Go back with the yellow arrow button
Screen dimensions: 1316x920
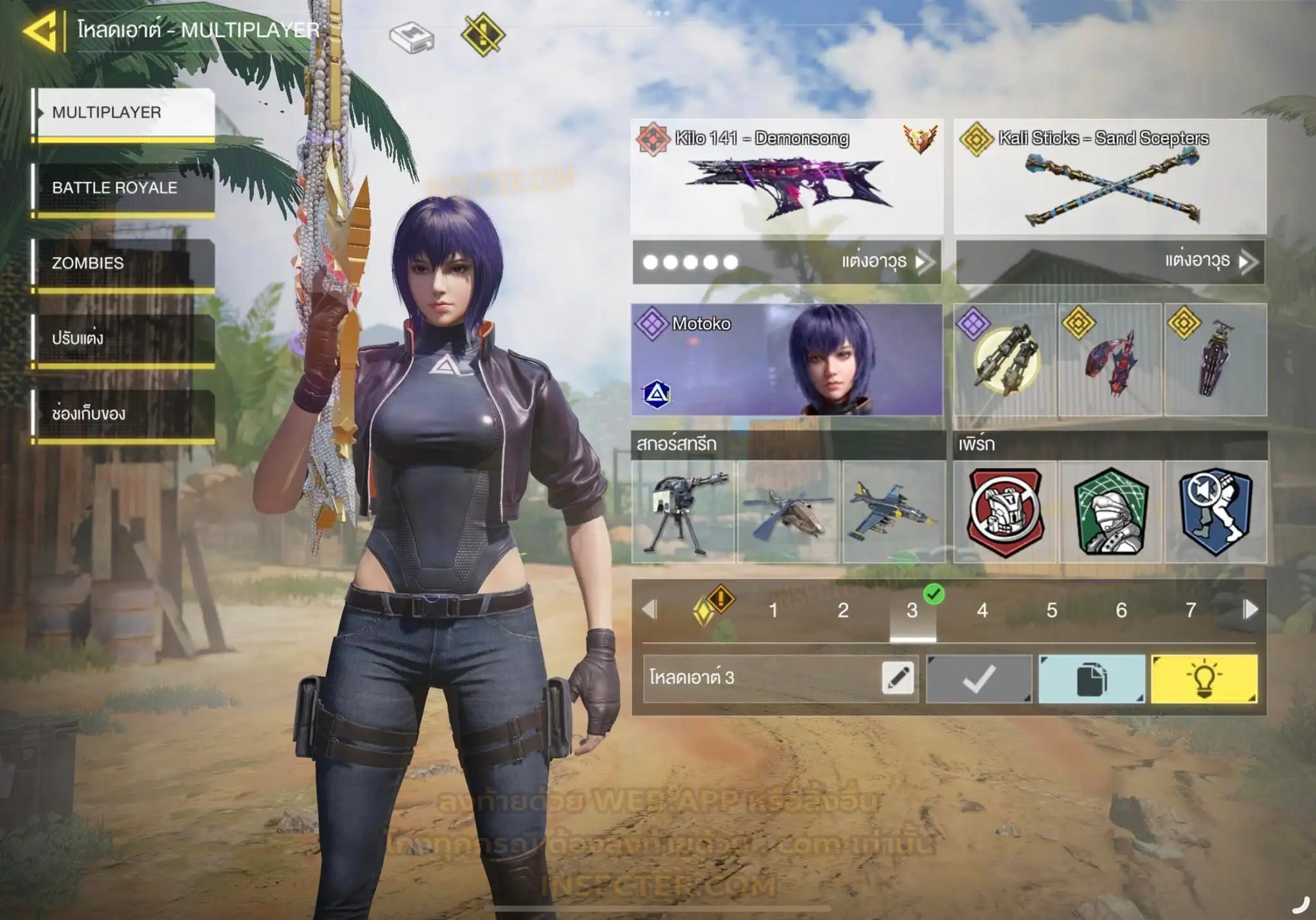pyautogui.click(x=41, y=31)
